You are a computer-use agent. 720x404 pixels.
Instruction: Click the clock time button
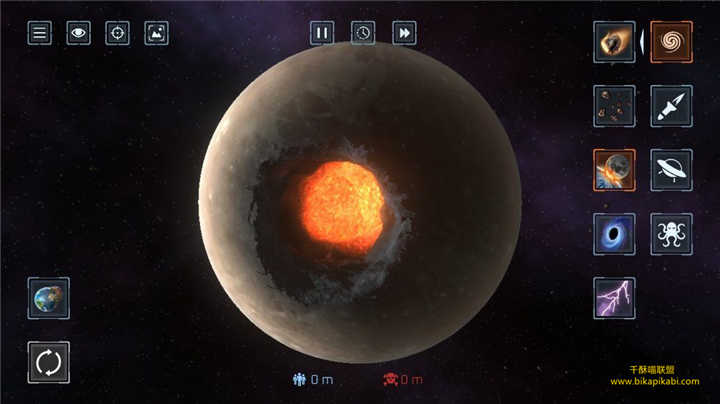pos(363,33)
